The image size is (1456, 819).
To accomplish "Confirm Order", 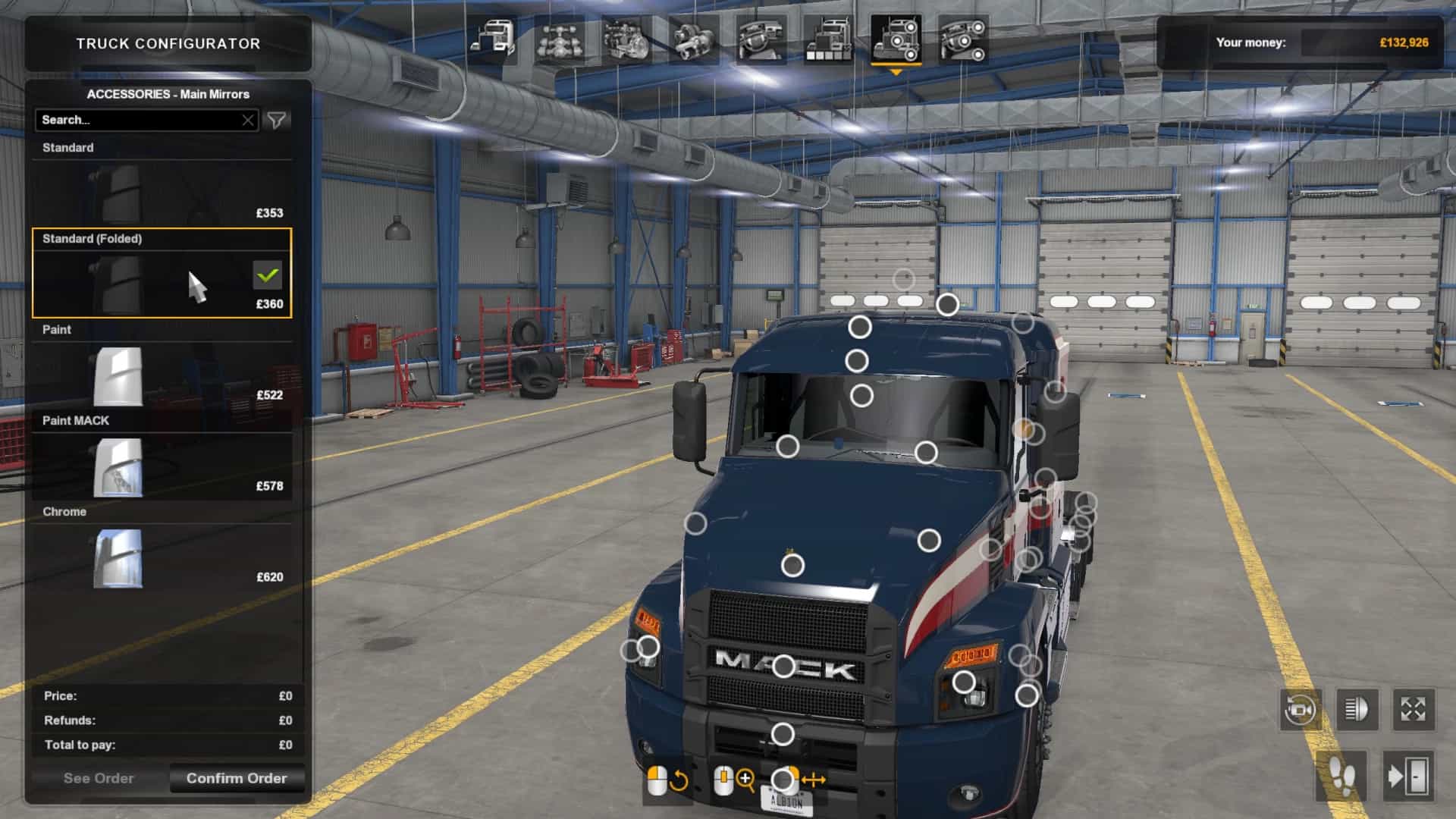I will [x=237, y=778].
